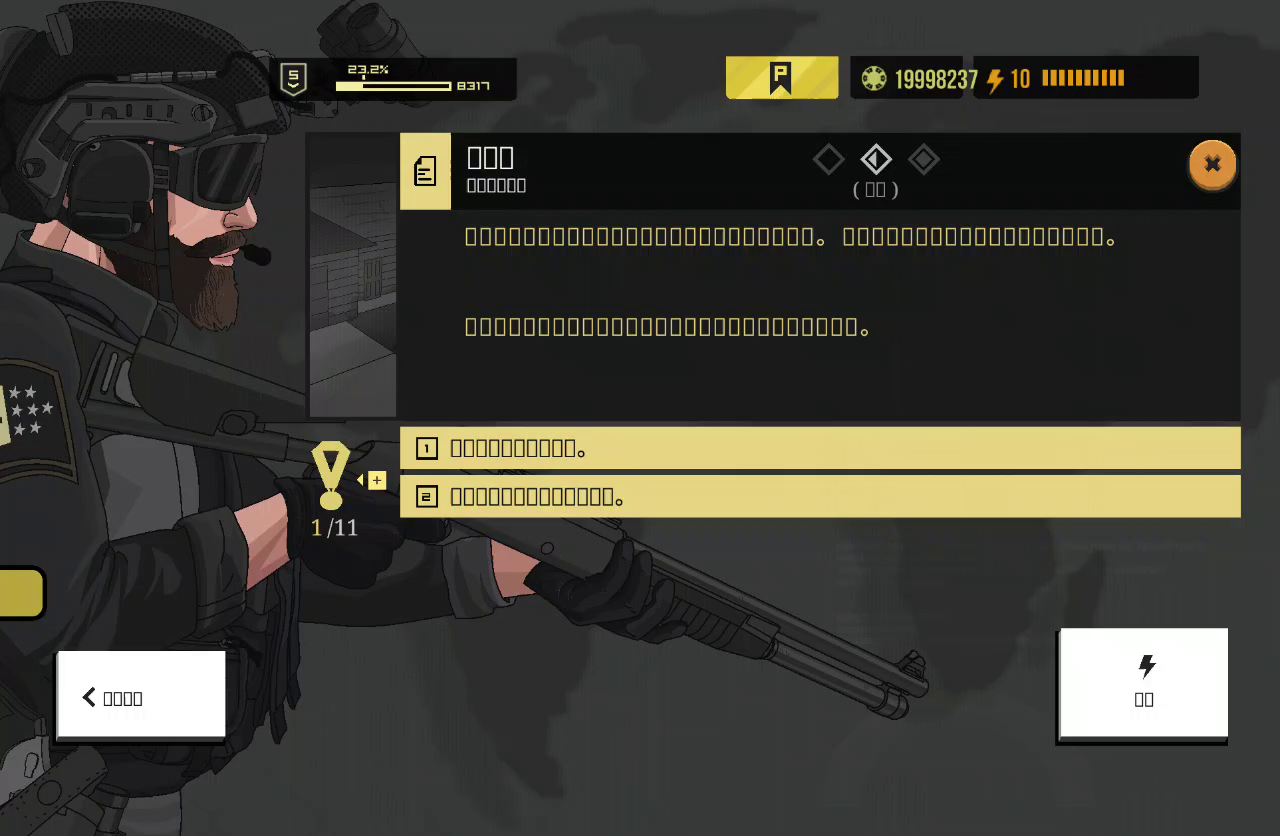Pick the fully filled difficulty diamond
The width and height of the screenshot is (1280, 836).
(x=923, y=159)
